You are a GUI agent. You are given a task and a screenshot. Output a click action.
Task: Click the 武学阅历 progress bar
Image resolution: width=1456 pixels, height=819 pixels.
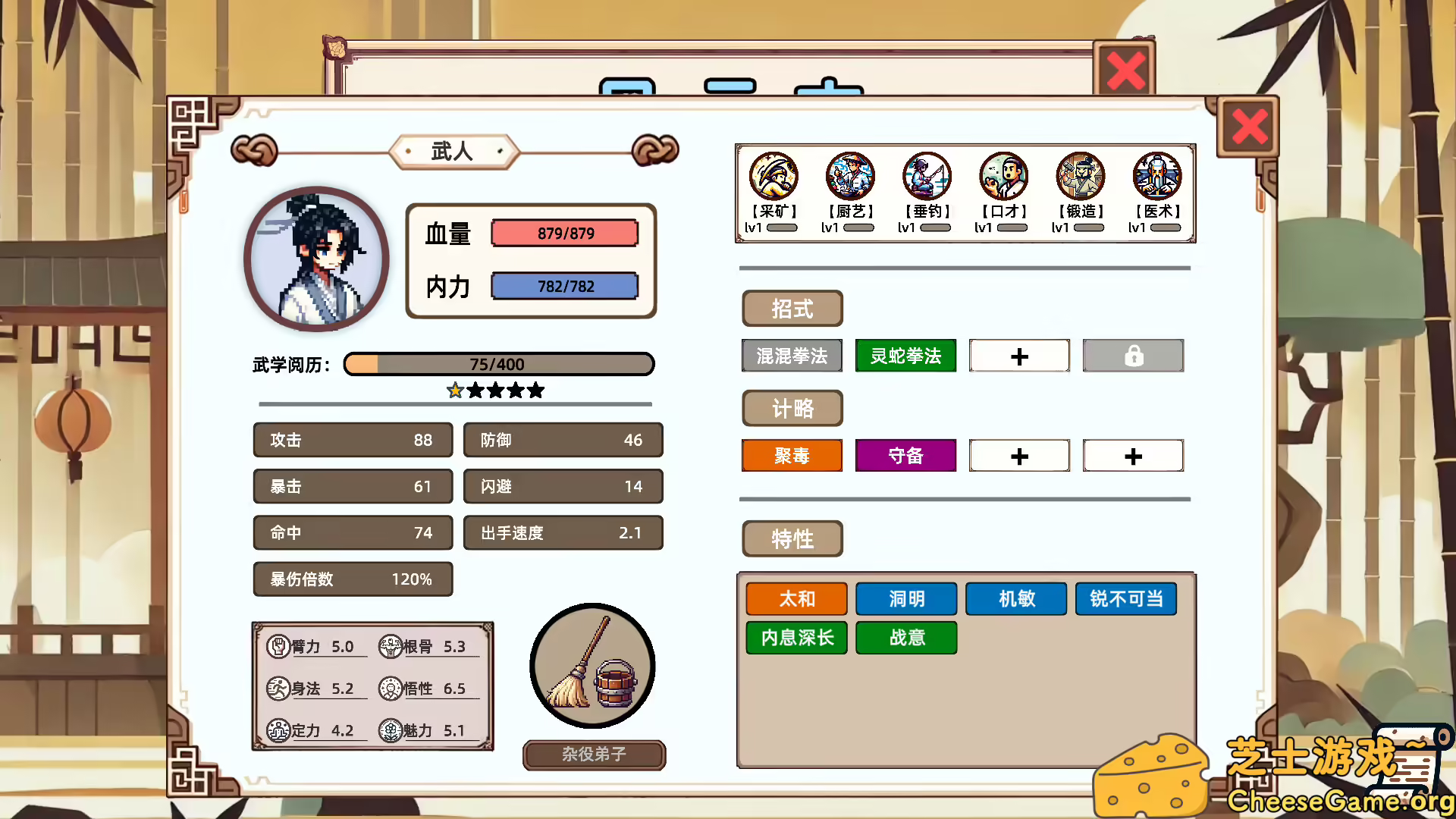(498, 364)
